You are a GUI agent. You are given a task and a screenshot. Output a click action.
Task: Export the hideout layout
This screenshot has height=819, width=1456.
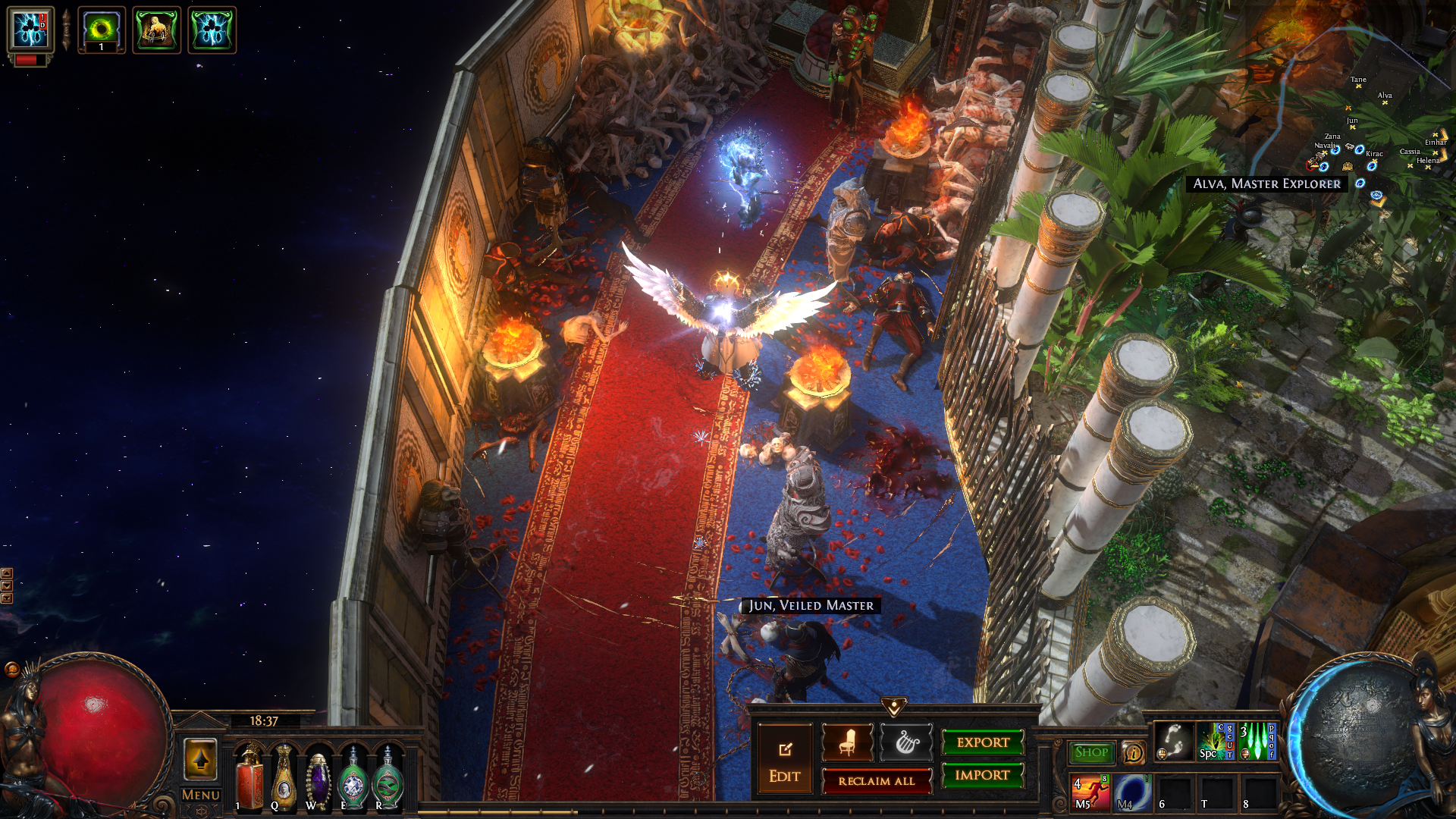pyautogui.click(x=983, y=742)
